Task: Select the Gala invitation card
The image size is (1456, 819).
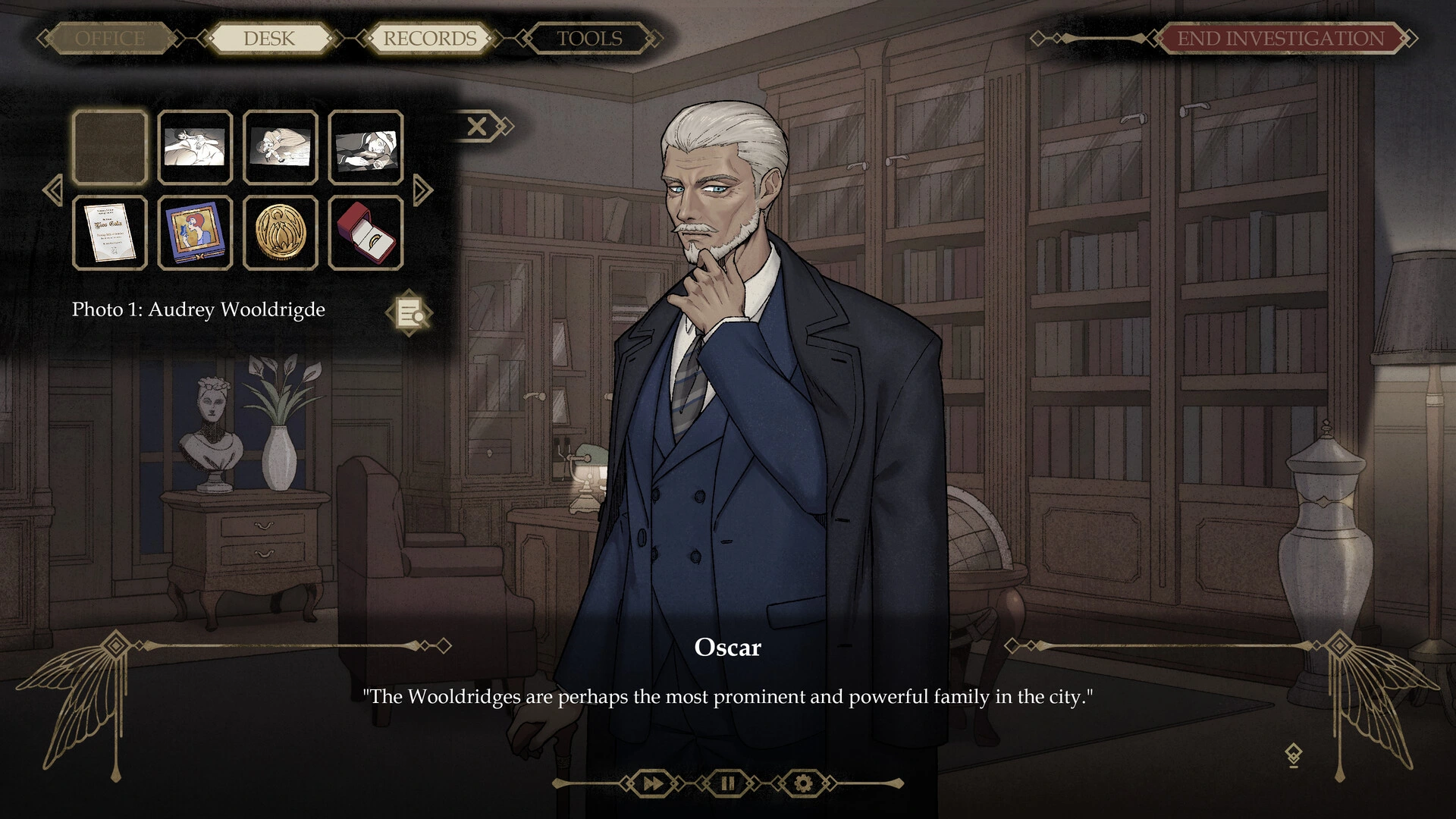Action: (x=110, y=233)
